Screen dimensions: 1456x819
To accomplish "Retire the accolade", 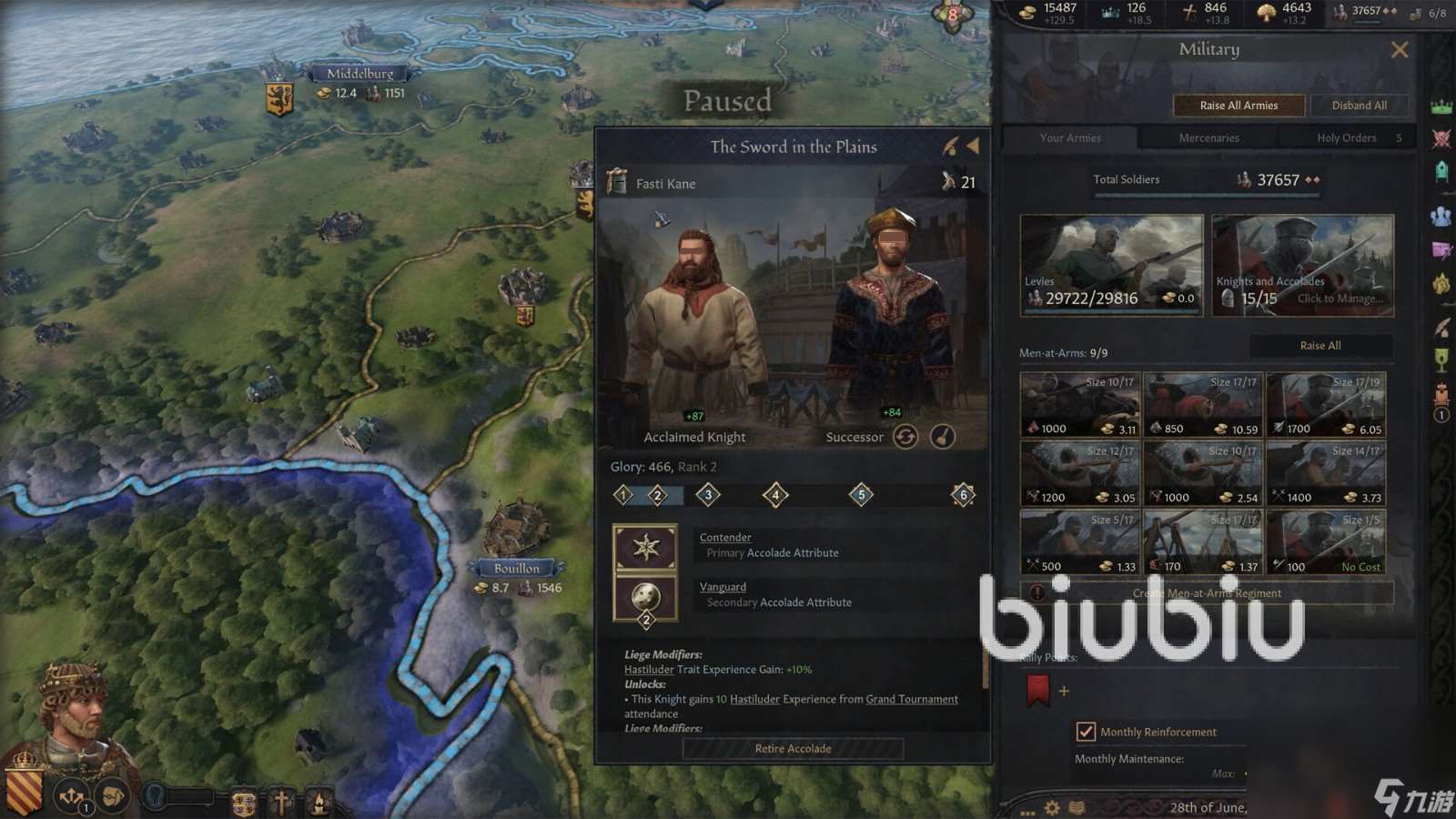I will 793,749.
